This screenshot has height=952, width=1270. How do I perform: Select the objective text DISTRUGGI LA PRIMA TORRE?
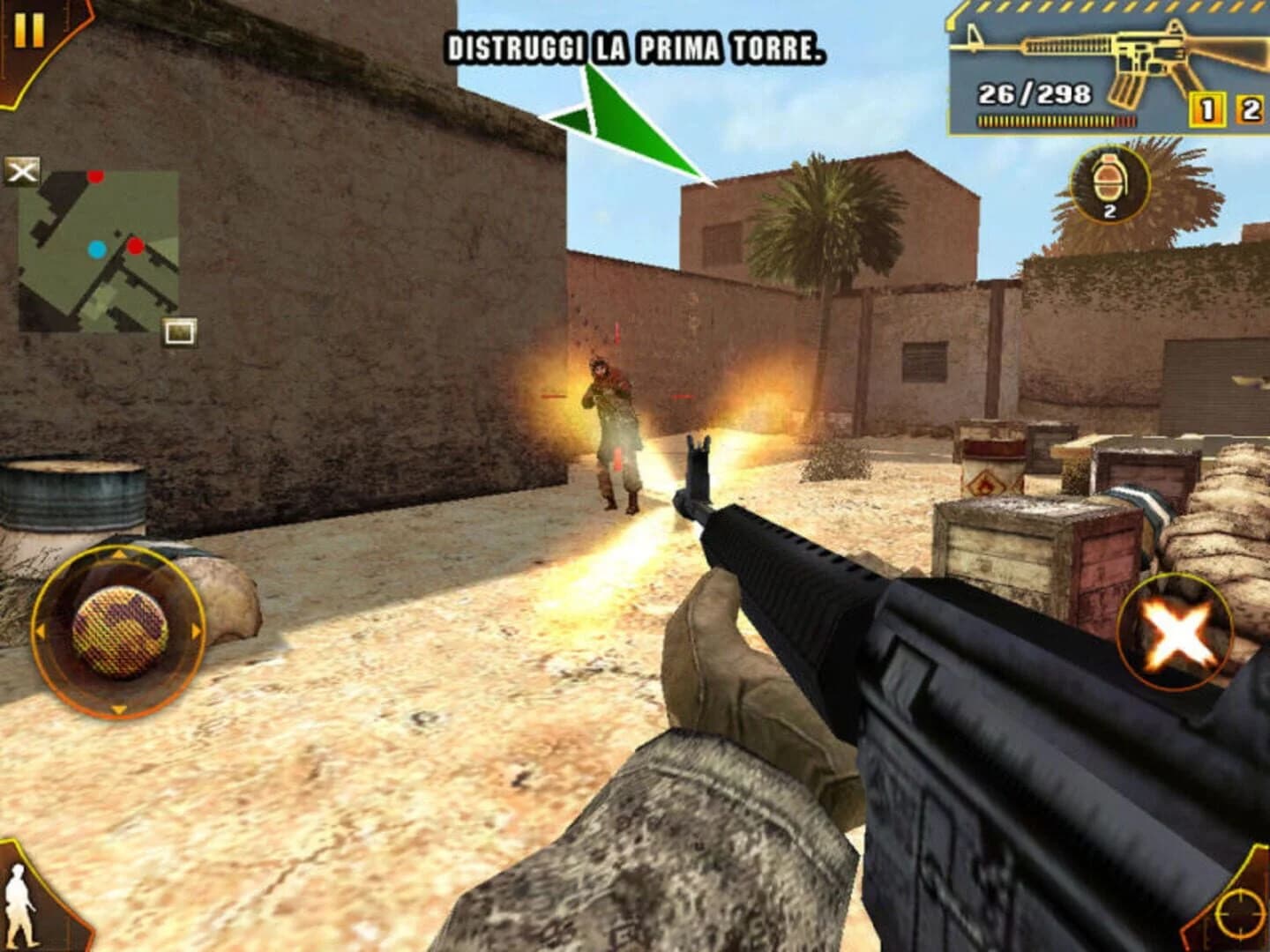[633, 47]
